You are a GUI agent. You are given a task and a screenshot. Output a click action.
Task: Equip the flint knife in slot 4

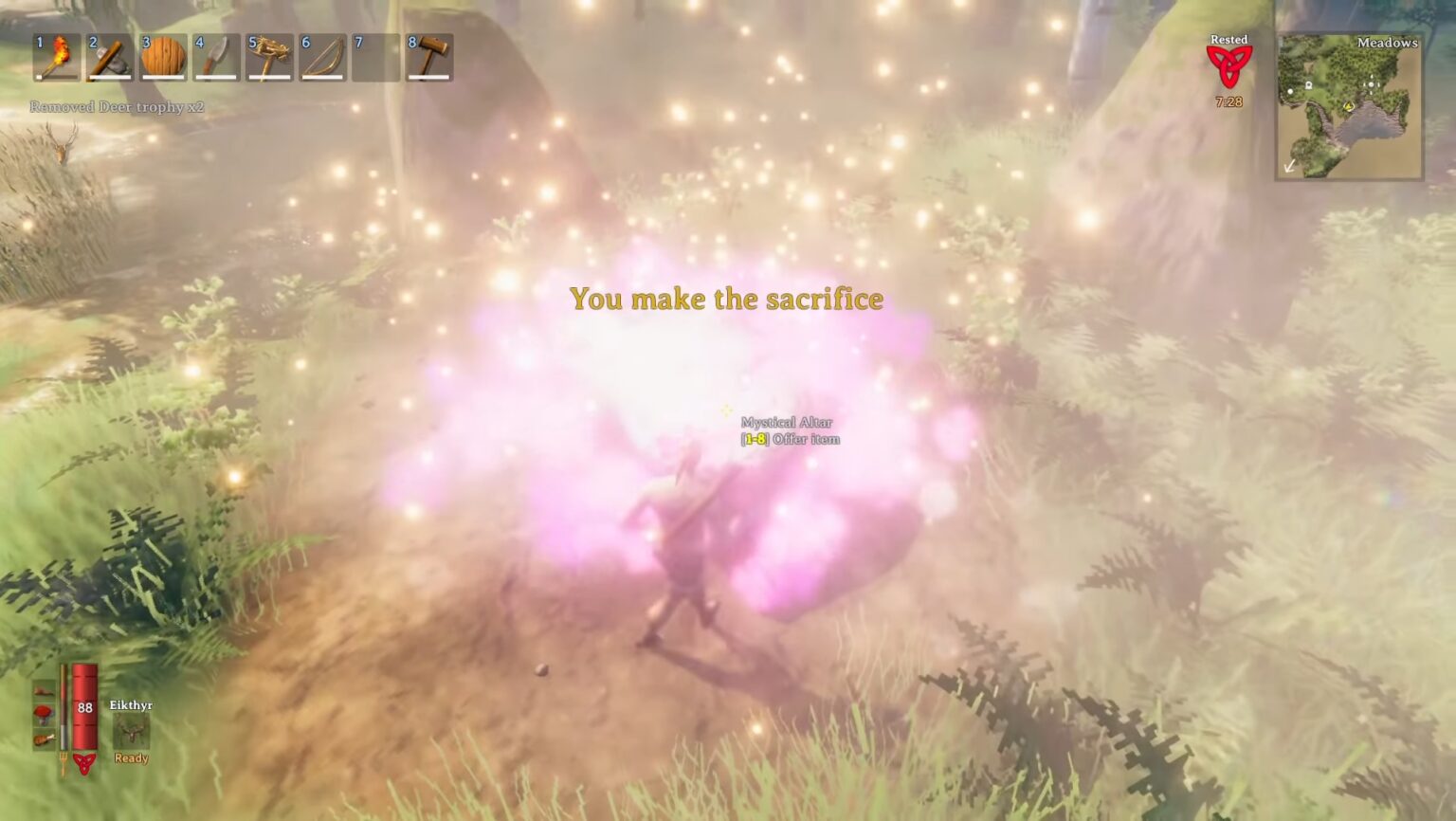215,58
